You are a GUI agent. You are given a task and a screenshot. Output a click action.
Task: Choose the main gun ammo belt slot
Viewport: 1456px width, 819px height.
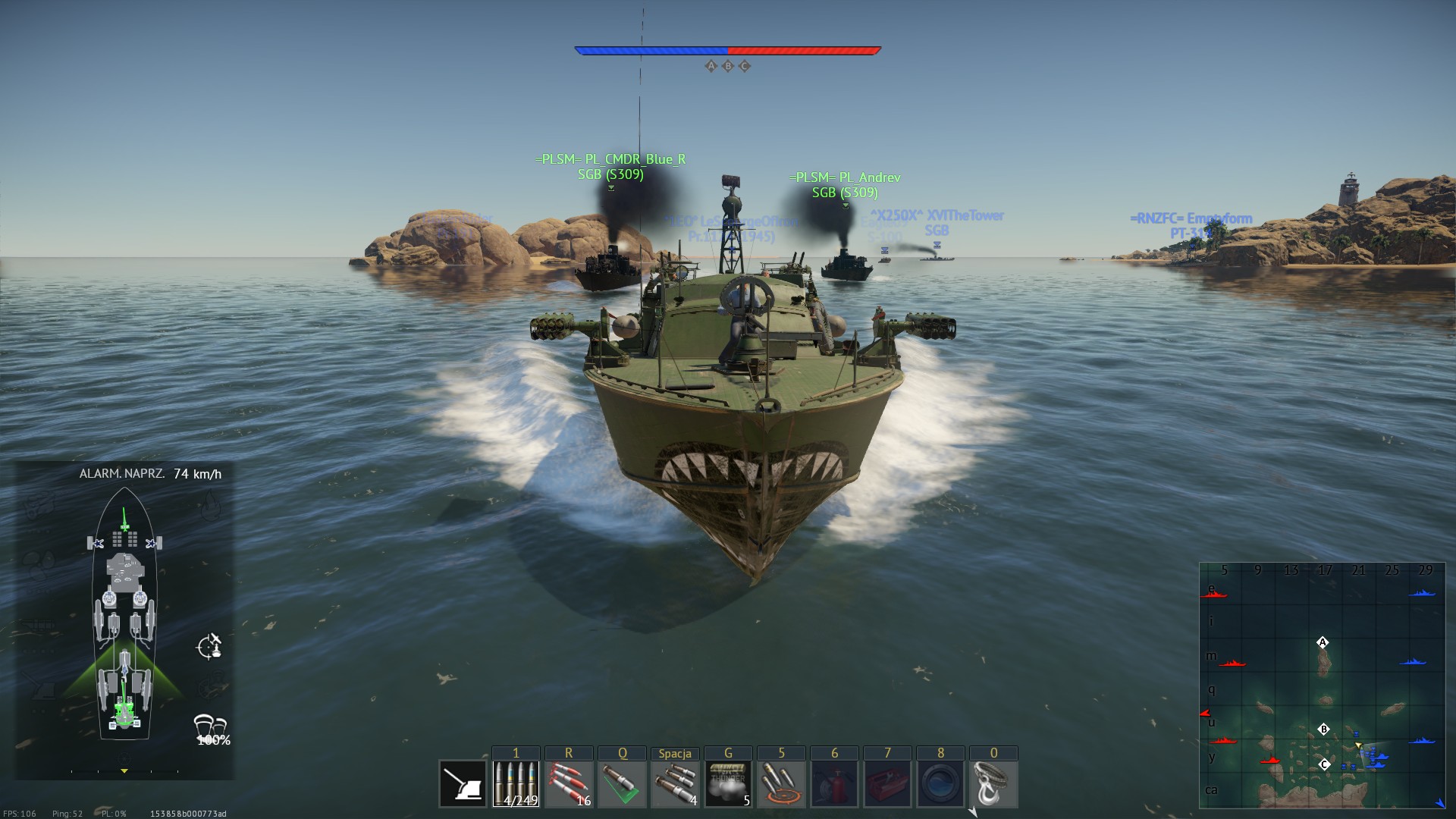point(516,784)
